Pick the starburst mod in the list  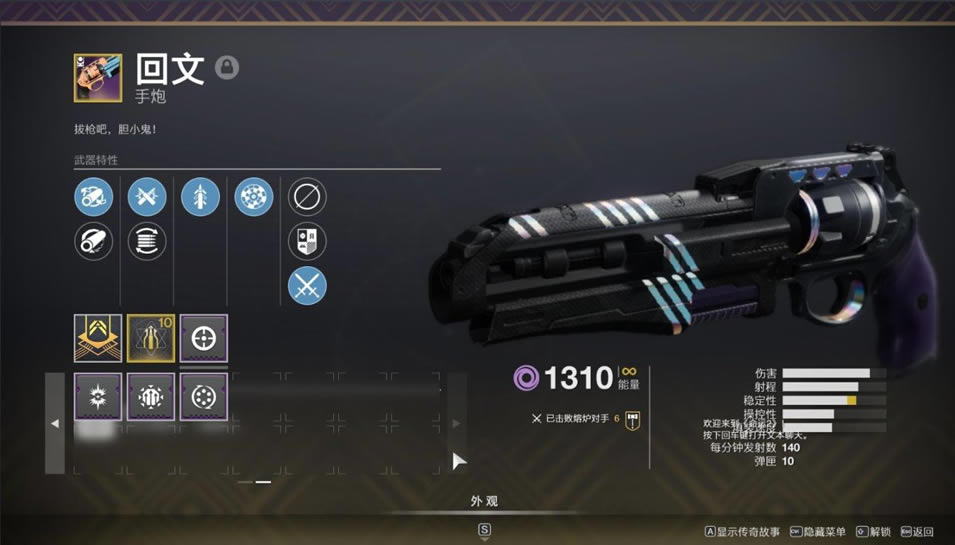(98, 396)
